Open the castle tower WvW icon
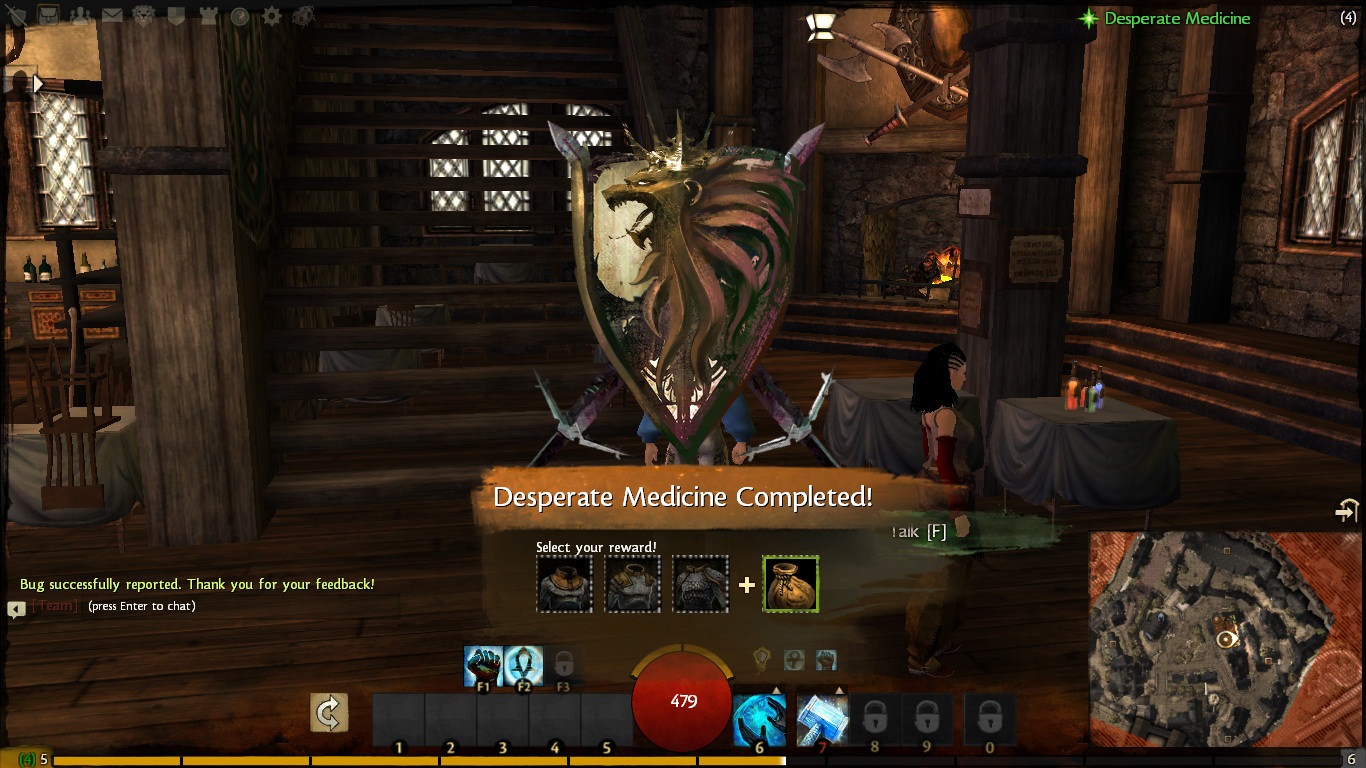1366x768 pixels. click(208, 16)
